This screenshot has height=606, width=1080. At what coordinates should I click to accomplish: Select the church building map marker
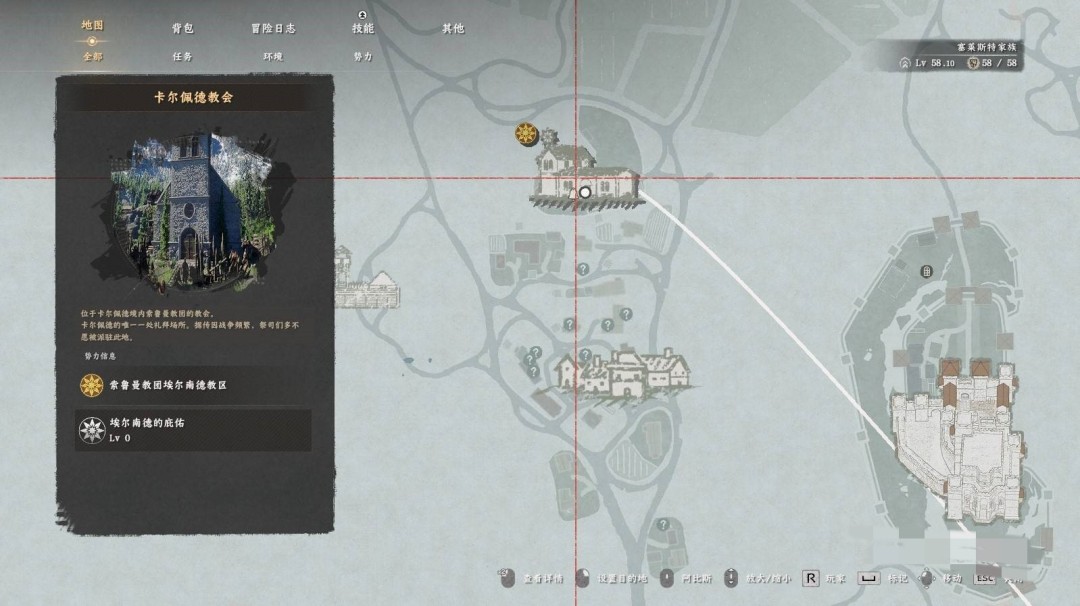pos(583,177)
